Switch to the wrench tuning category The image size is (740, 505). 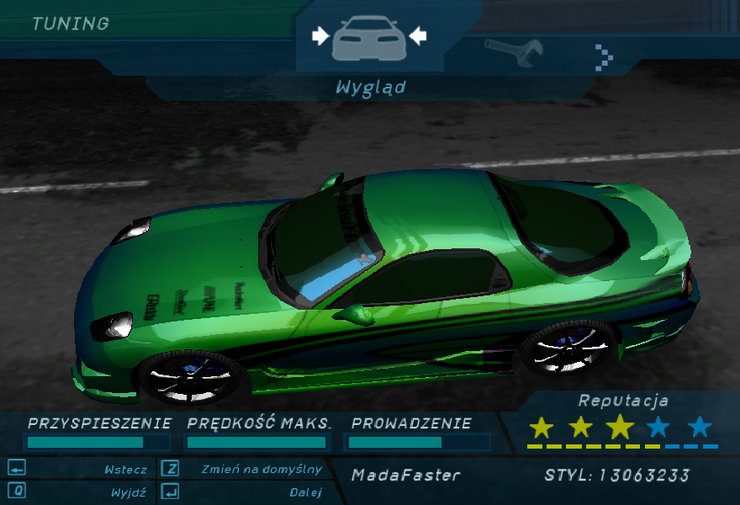click(512, 50)
